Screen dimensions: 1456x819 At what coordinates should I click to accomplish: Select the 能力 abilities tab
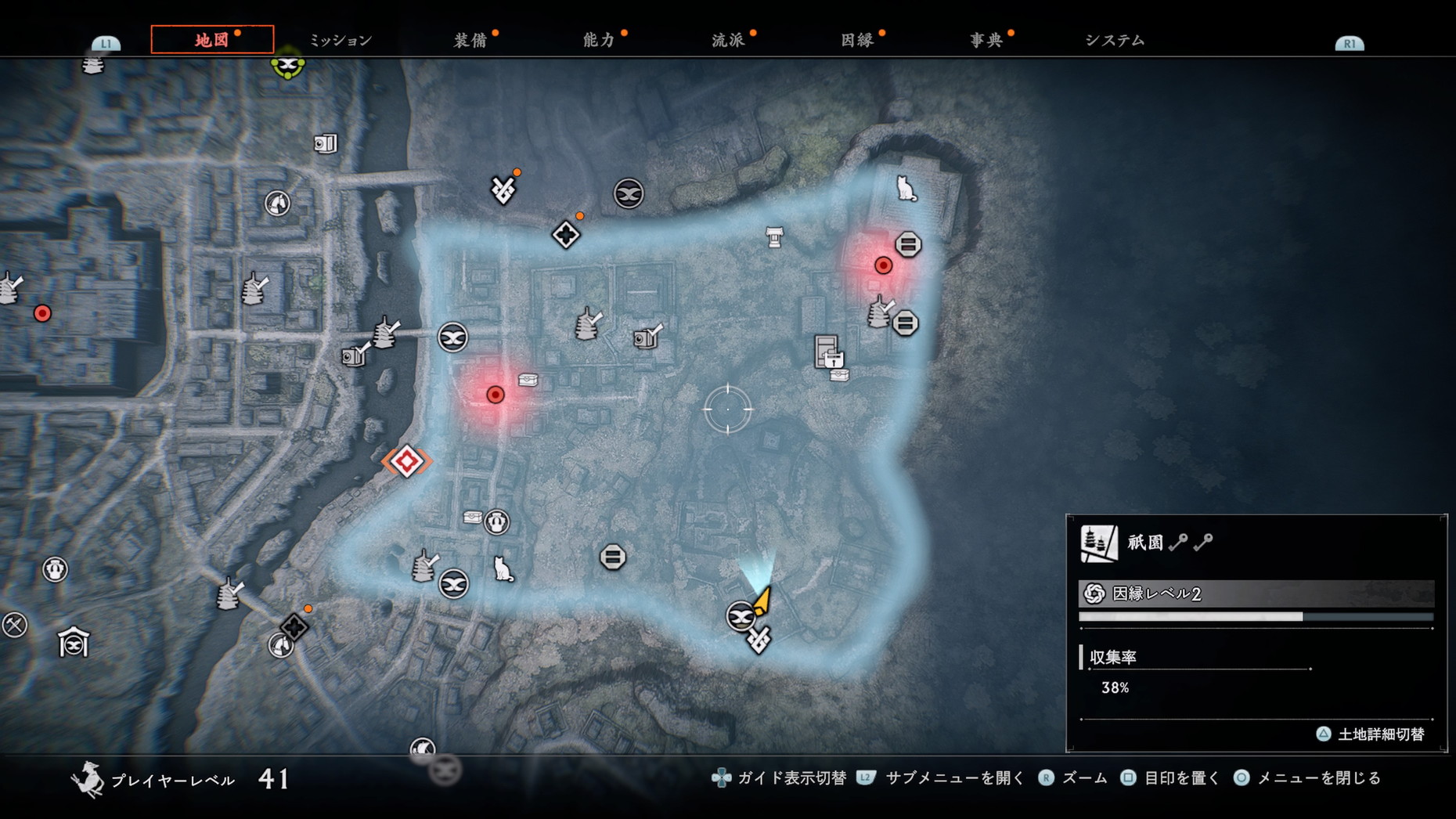click(x=599, y=40)
